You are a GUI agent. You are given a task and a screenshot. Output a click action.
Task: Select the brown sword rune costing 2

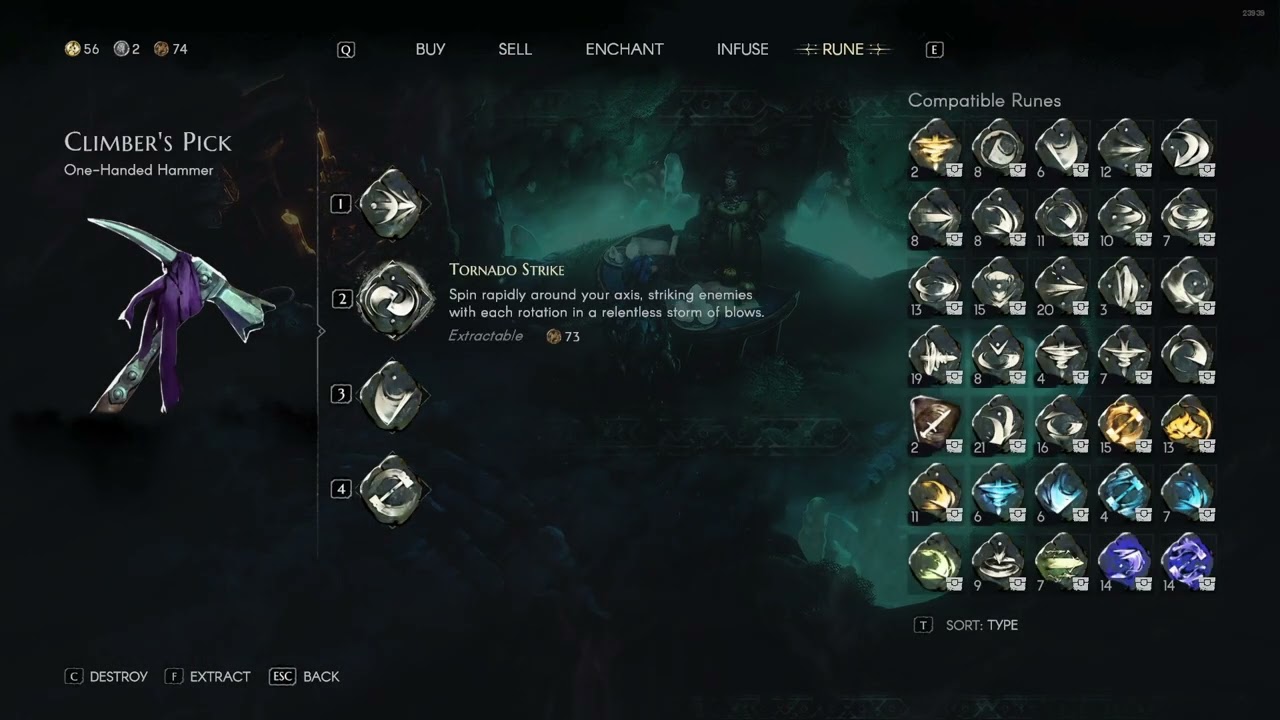pyautogui.click(x=934, y=424)
